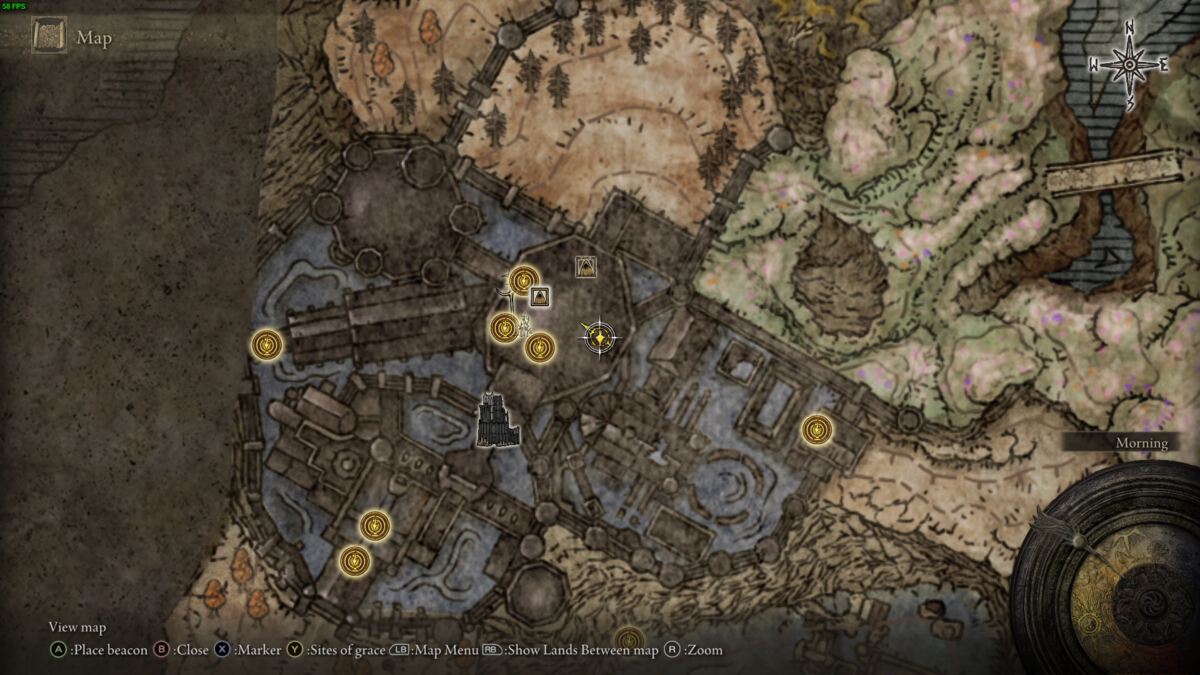Click the yellow player position cursor
1200x675 pixels.
598,338
